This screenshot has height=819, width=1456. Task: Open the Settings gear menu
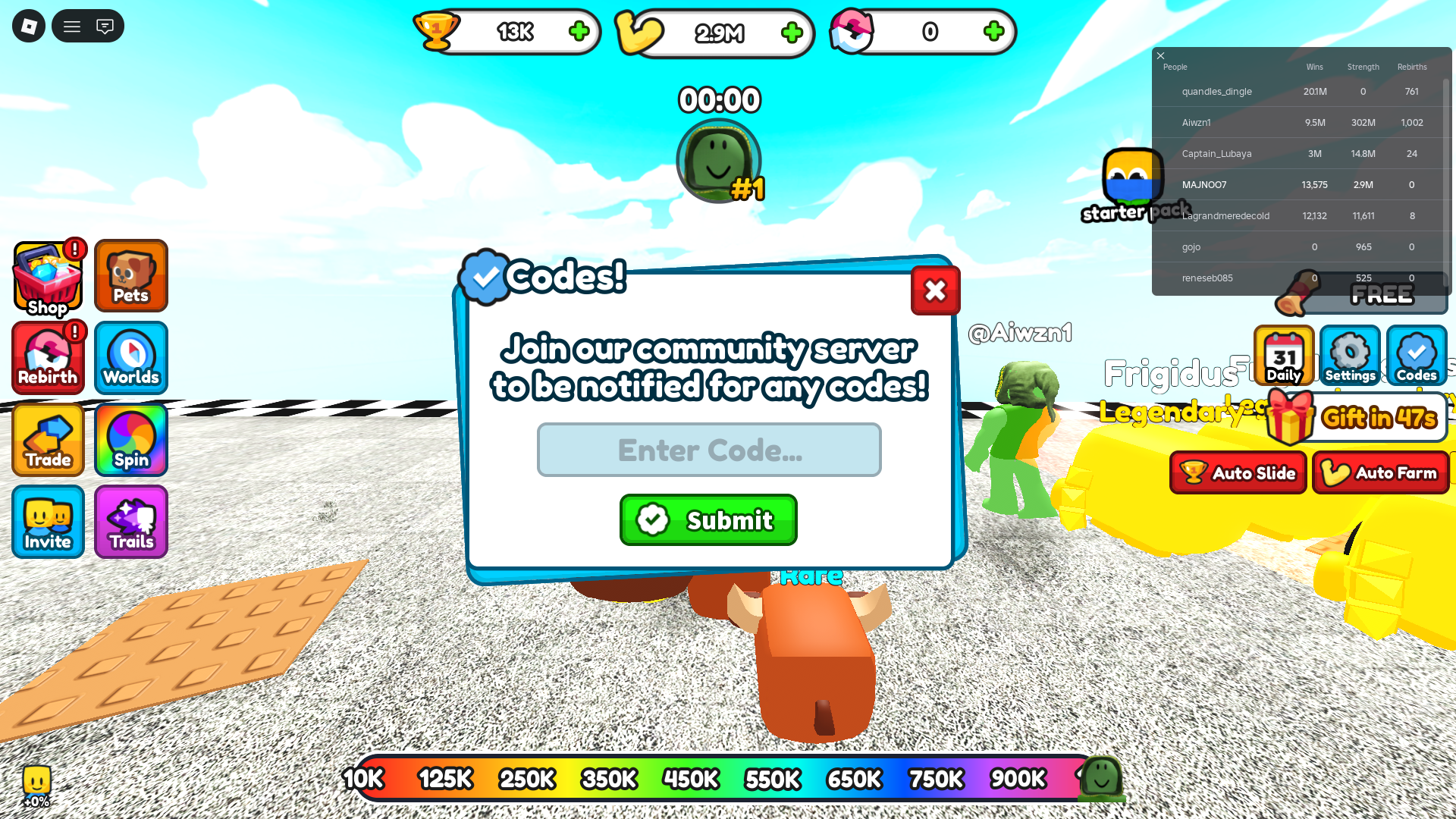click(1350, 356)
